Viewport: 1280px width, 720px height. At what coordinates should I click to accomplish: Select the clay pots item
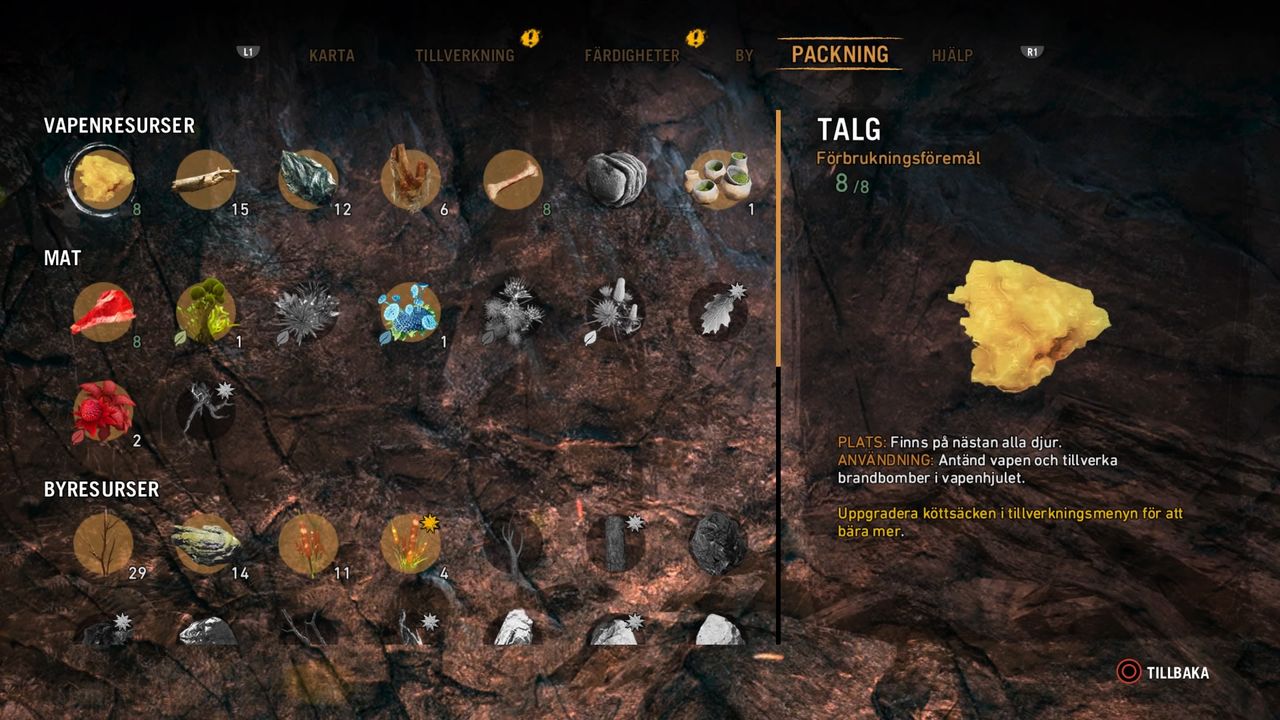click(718, 180)
